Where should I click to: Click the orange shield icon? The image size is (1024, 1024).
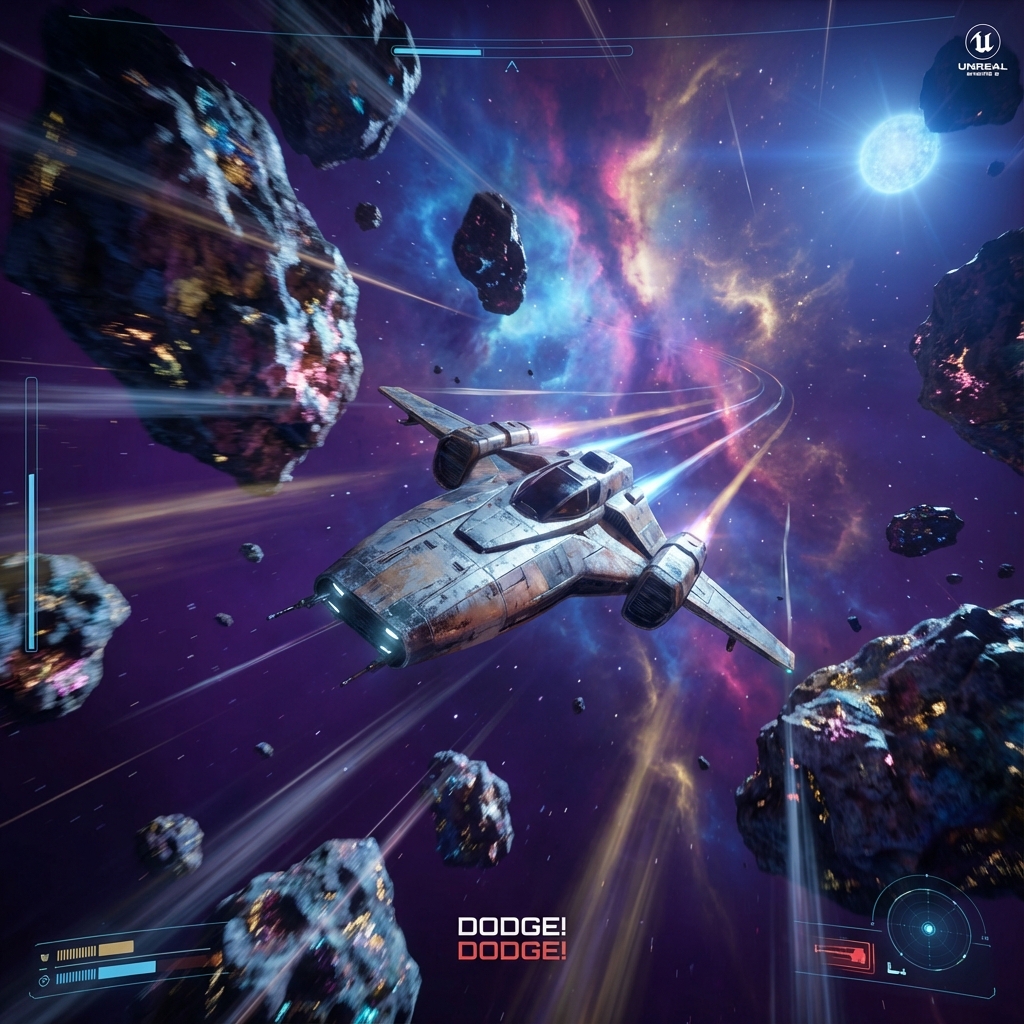pyautogui.click(x=45, y=955)
